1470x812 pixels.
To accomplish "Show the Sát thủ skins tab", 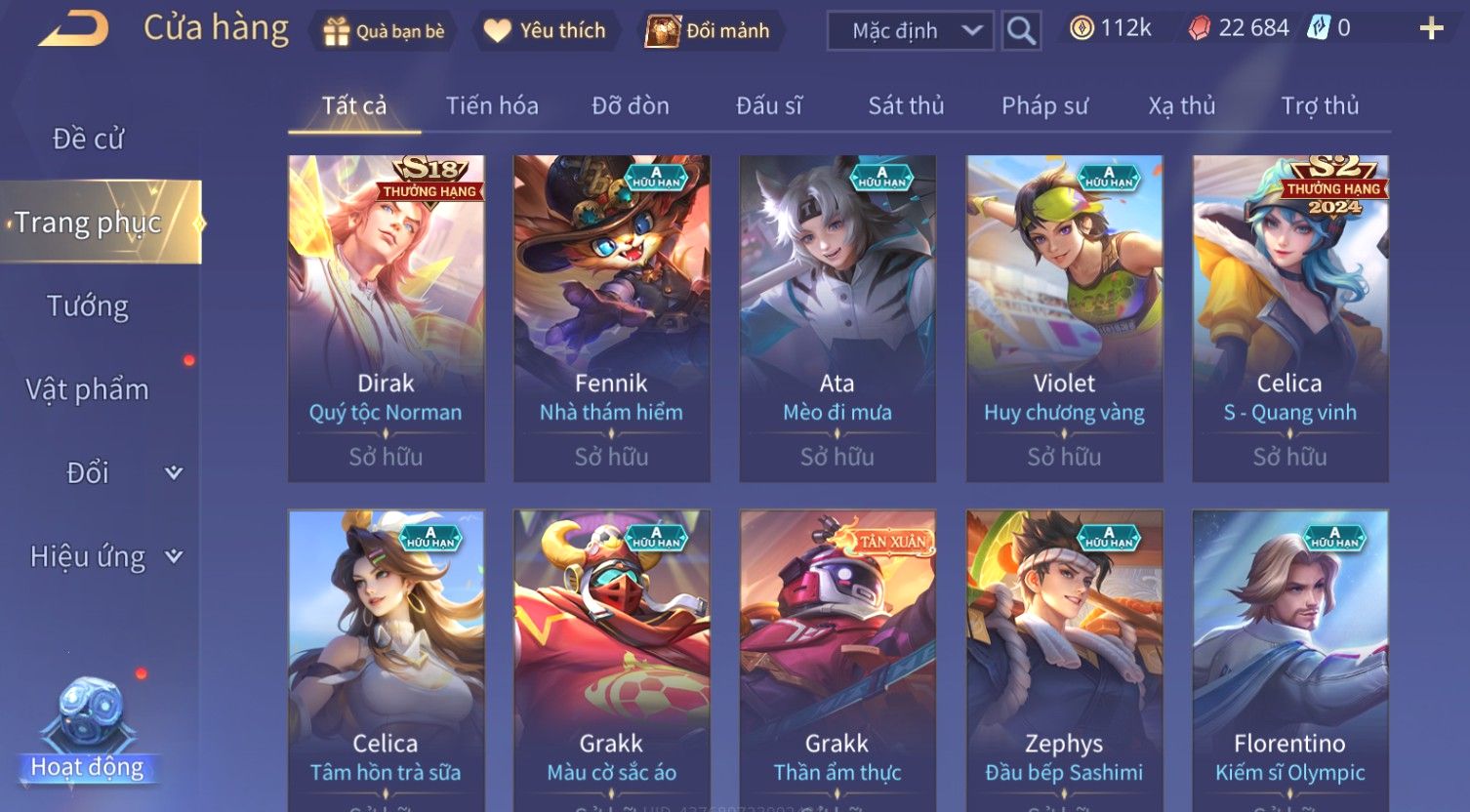I will pyautogui.click(x=906, y=105).
